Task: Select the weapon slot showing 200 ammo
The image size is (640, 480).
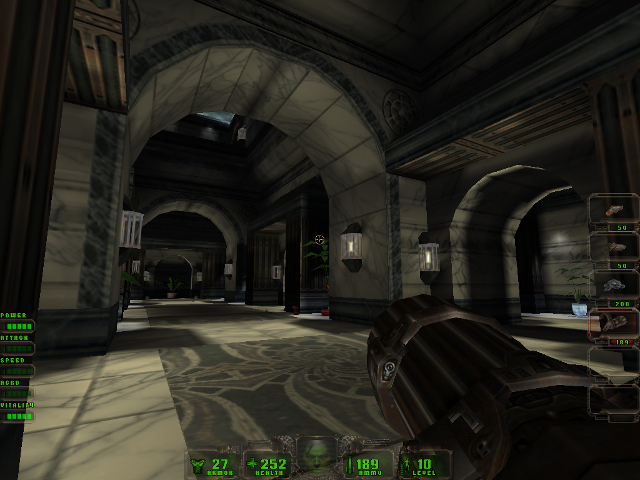Action: (612, 287)
